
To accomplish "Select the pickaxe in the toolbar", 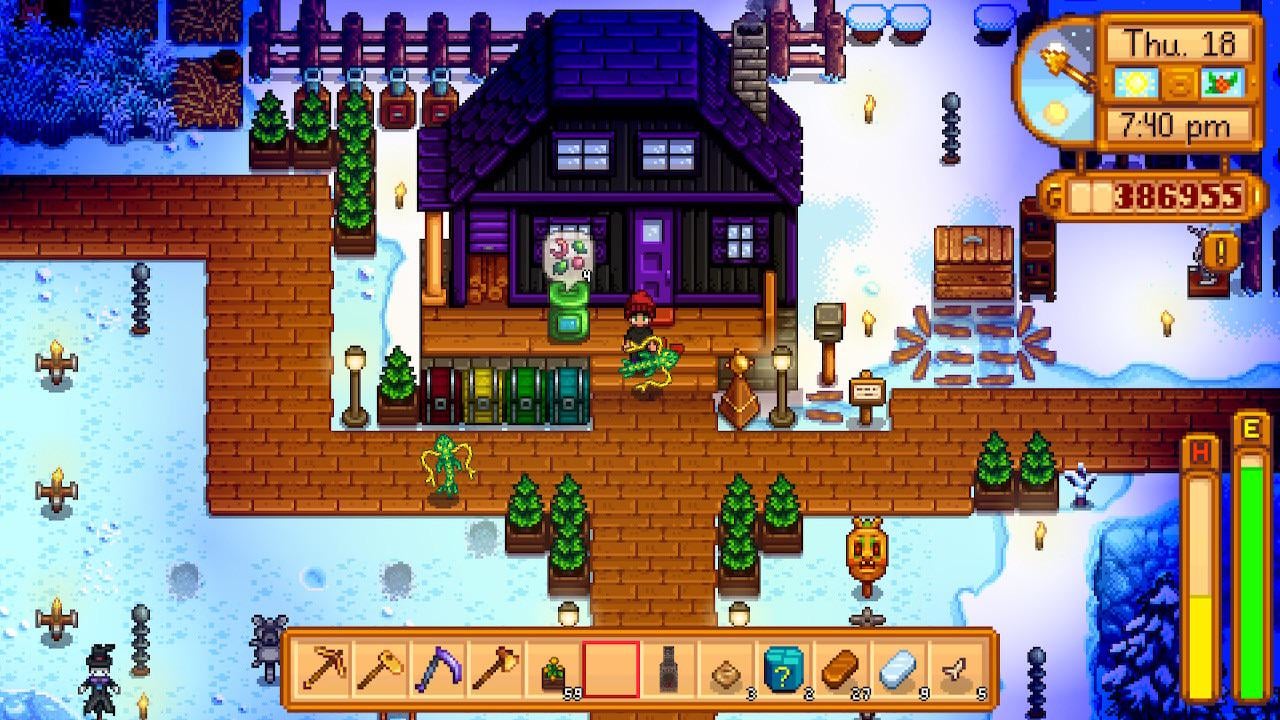I will click(x=324, y=668).
